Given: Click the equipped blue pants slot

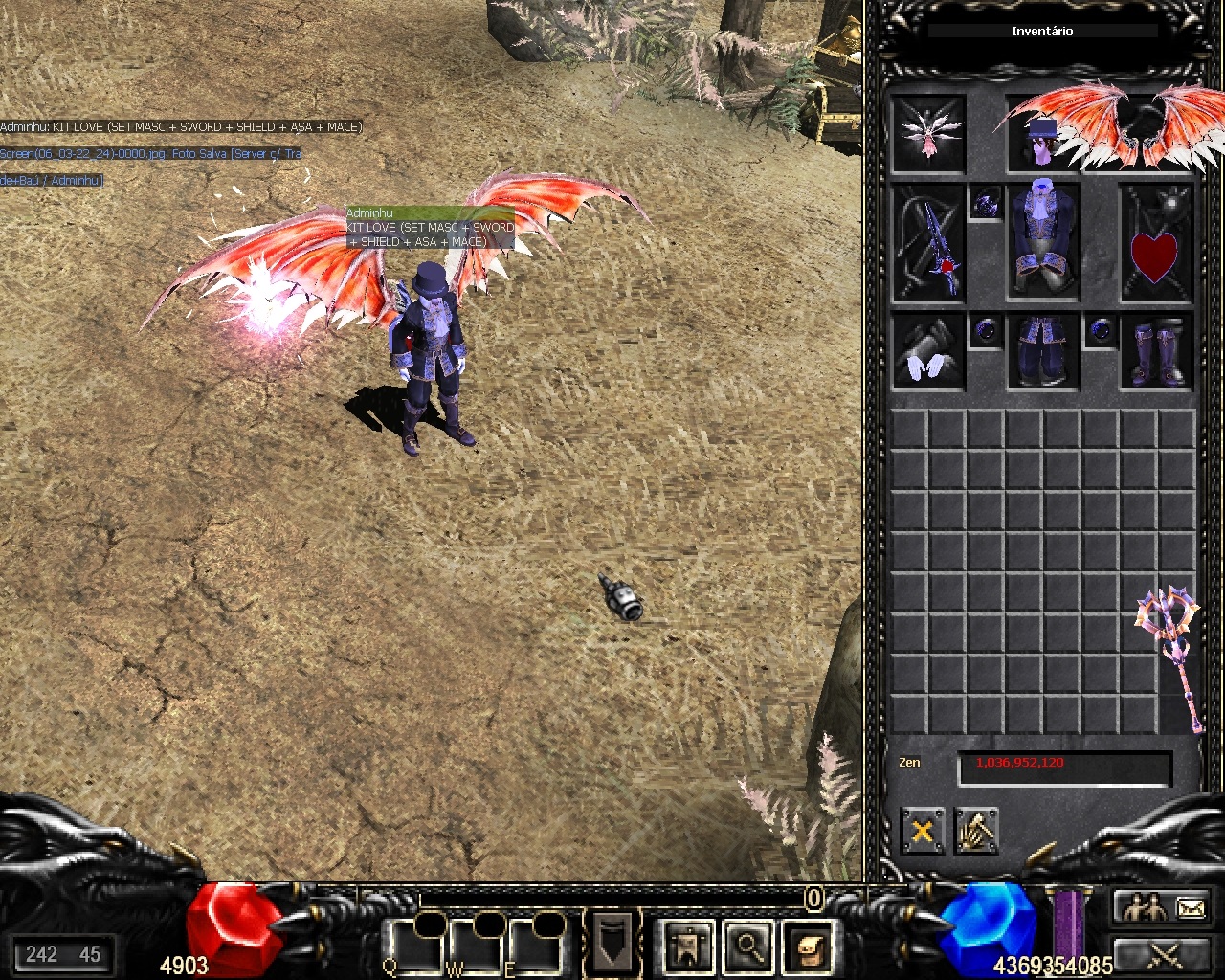Looking at the screenshot, I should pos(1043,352).
